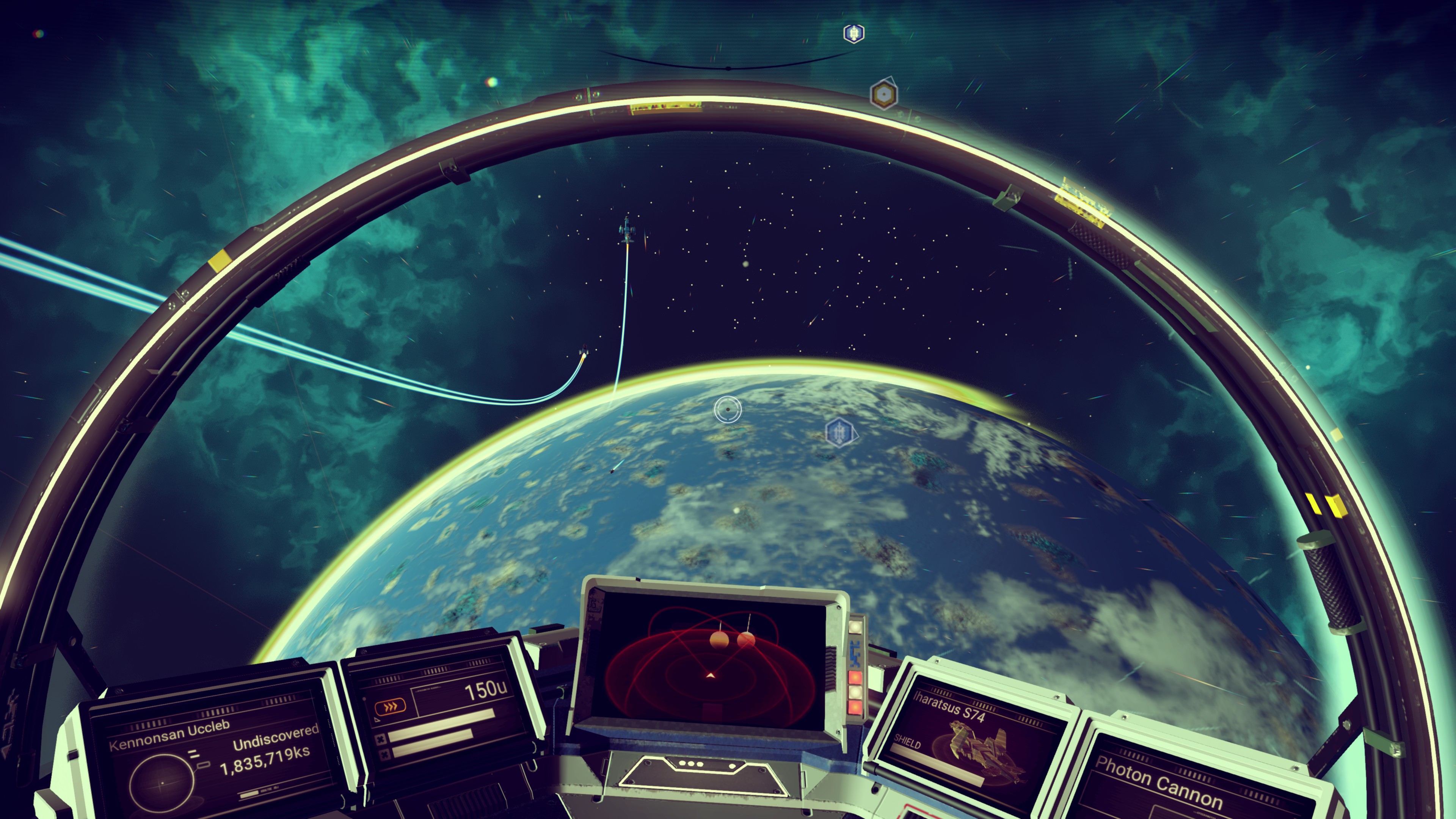1456x819 pixels.
Task: Toggle the lower X marker on the speed panel
Action: tap(386, 755)
